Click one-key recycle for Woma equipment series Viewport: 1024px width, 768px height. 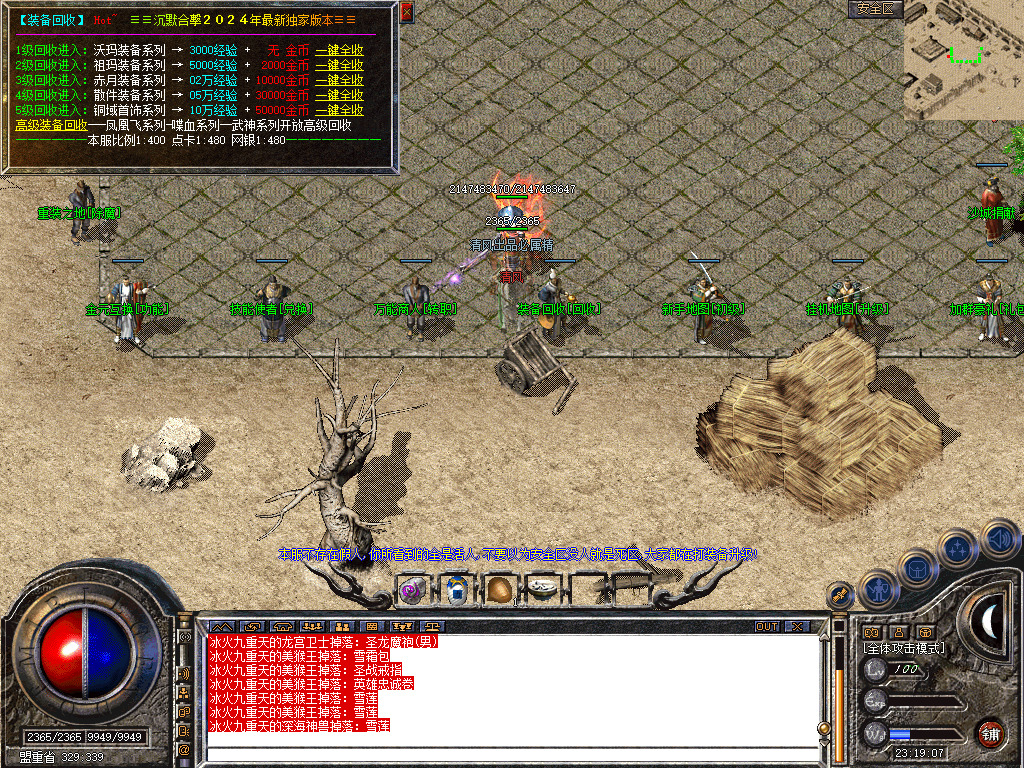[x=339, y=50]
